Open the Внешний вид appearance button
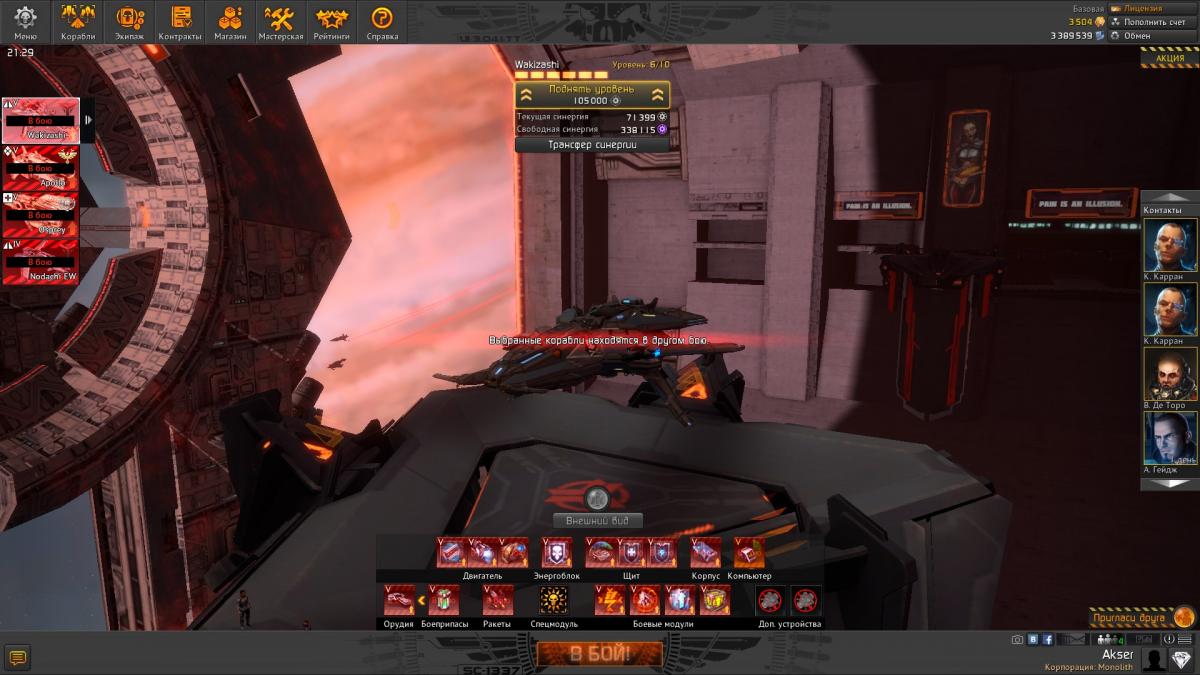Image resolution: width=1200 pixels, height=675 pixels. point(597,521)
